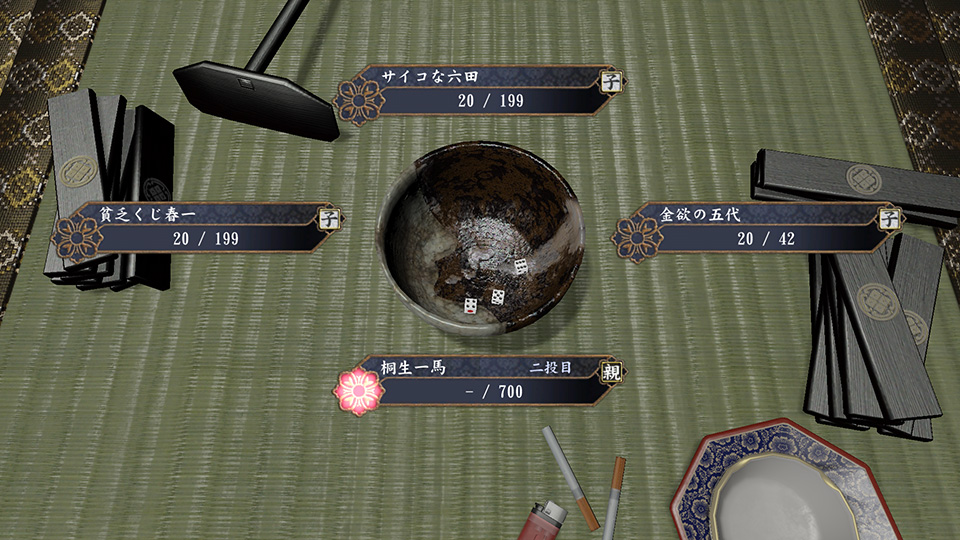Select the サイコな六田 player panel
Image resolution: width=960 pixels, height=540 pixels.
pos(478,90)
